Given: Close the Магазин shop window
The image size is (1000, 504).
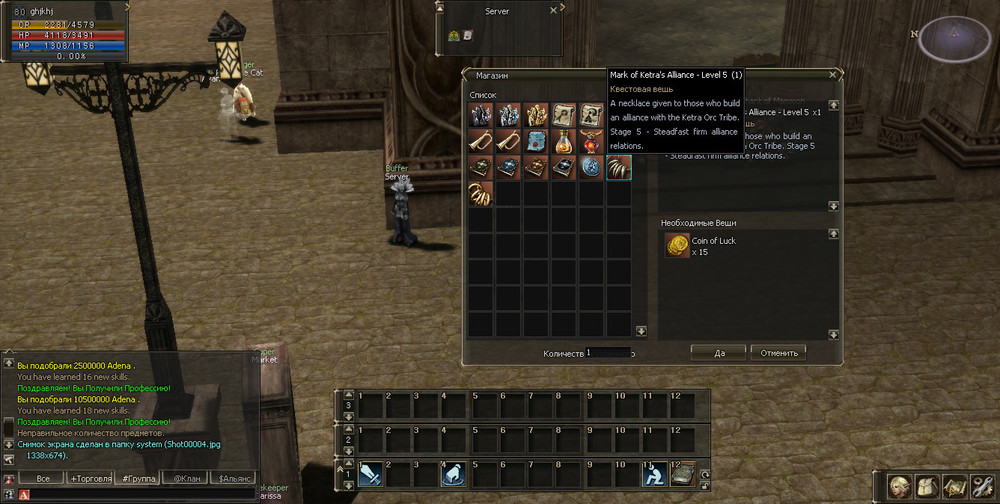Looking at the screenshot, I should click(833, 74).
